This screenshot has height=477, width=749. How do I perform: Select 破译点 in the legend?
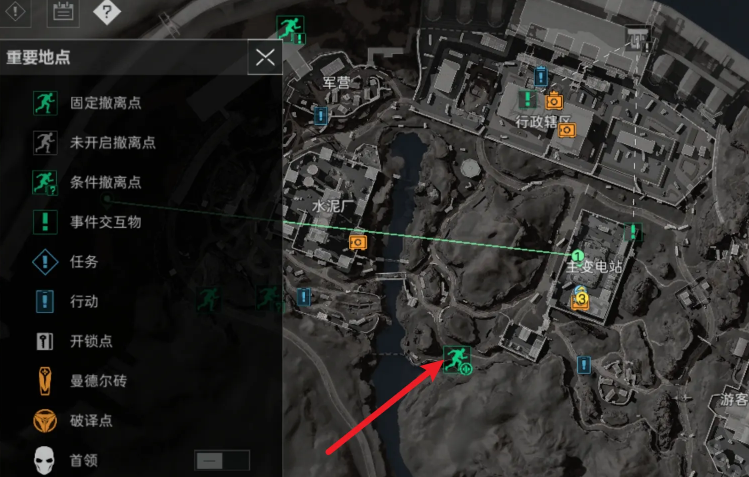91,421
